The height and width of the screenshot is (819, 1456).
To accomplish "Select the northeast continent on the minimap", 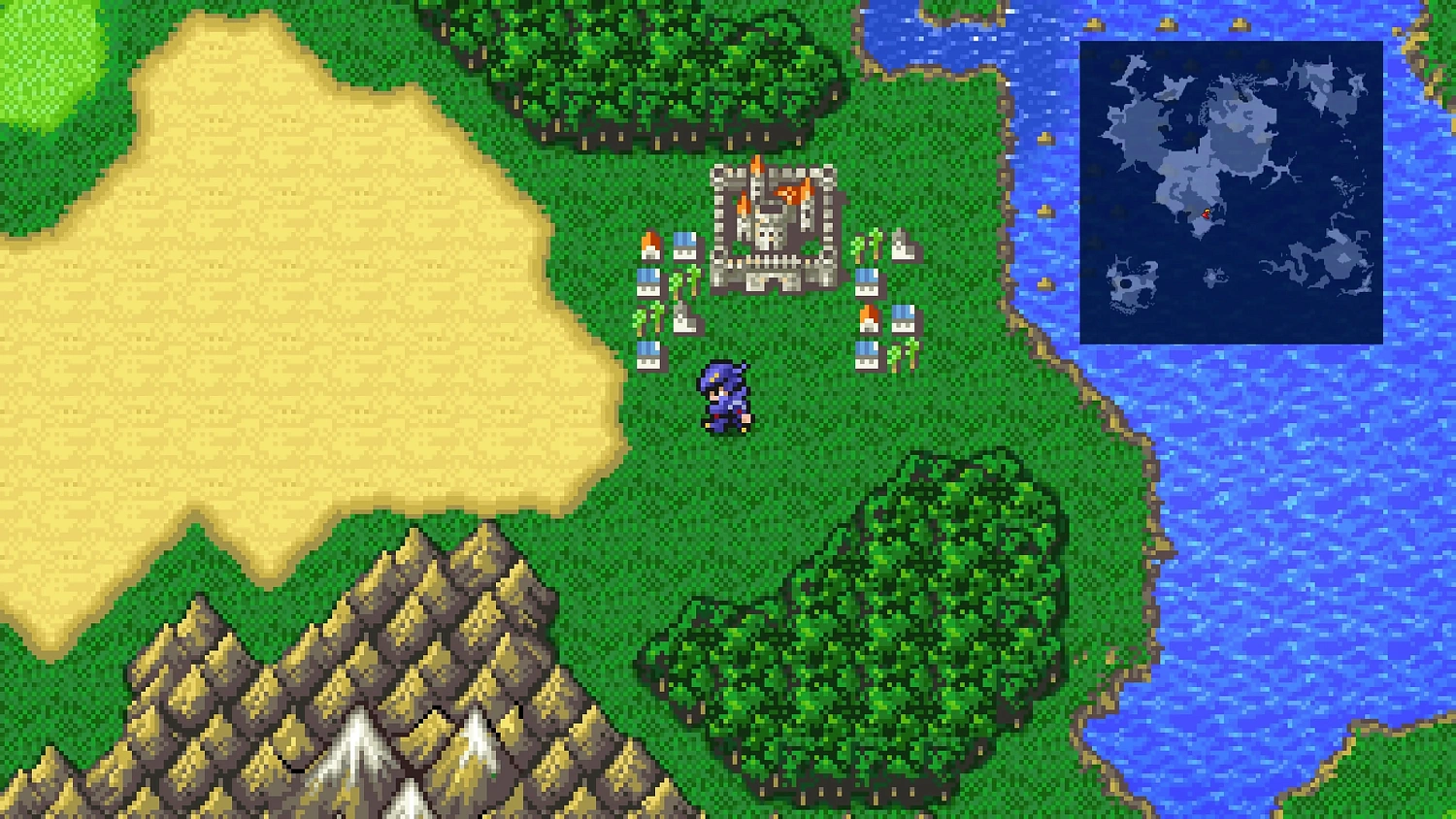I will click(1320, 88).
